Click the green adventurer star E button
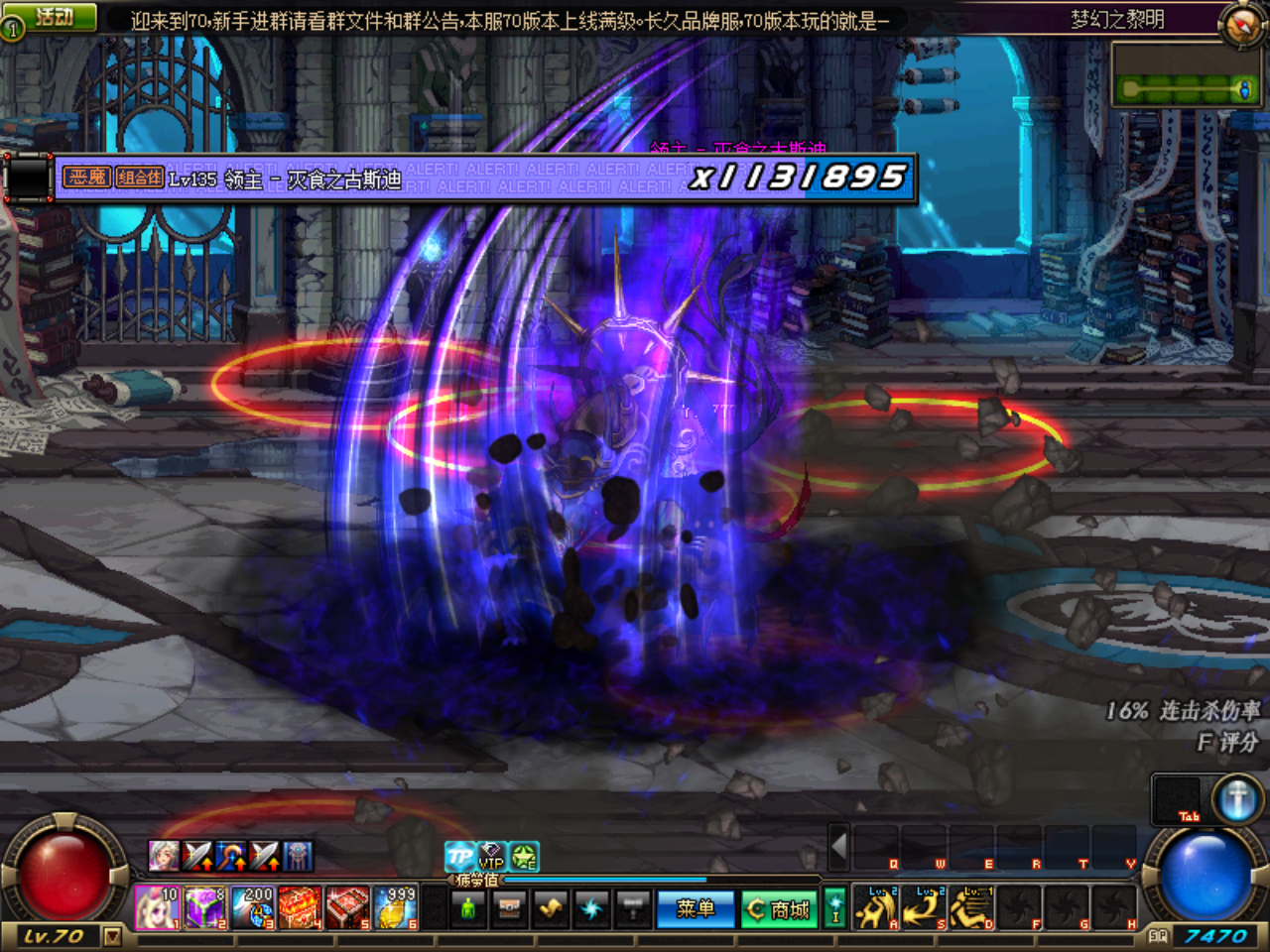Screen dimensions: 1270x952 click(524, 856)
